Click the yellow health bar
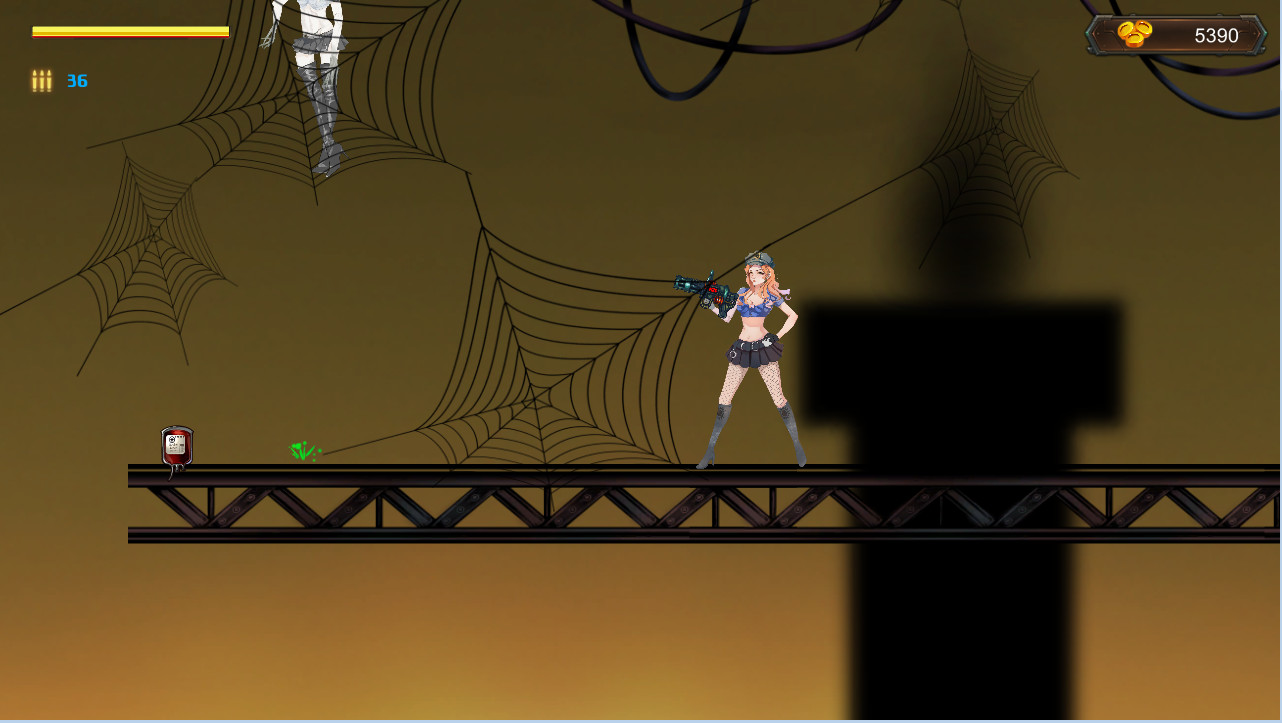Screen dimensions: 1282x723 [x=130, y=29]
